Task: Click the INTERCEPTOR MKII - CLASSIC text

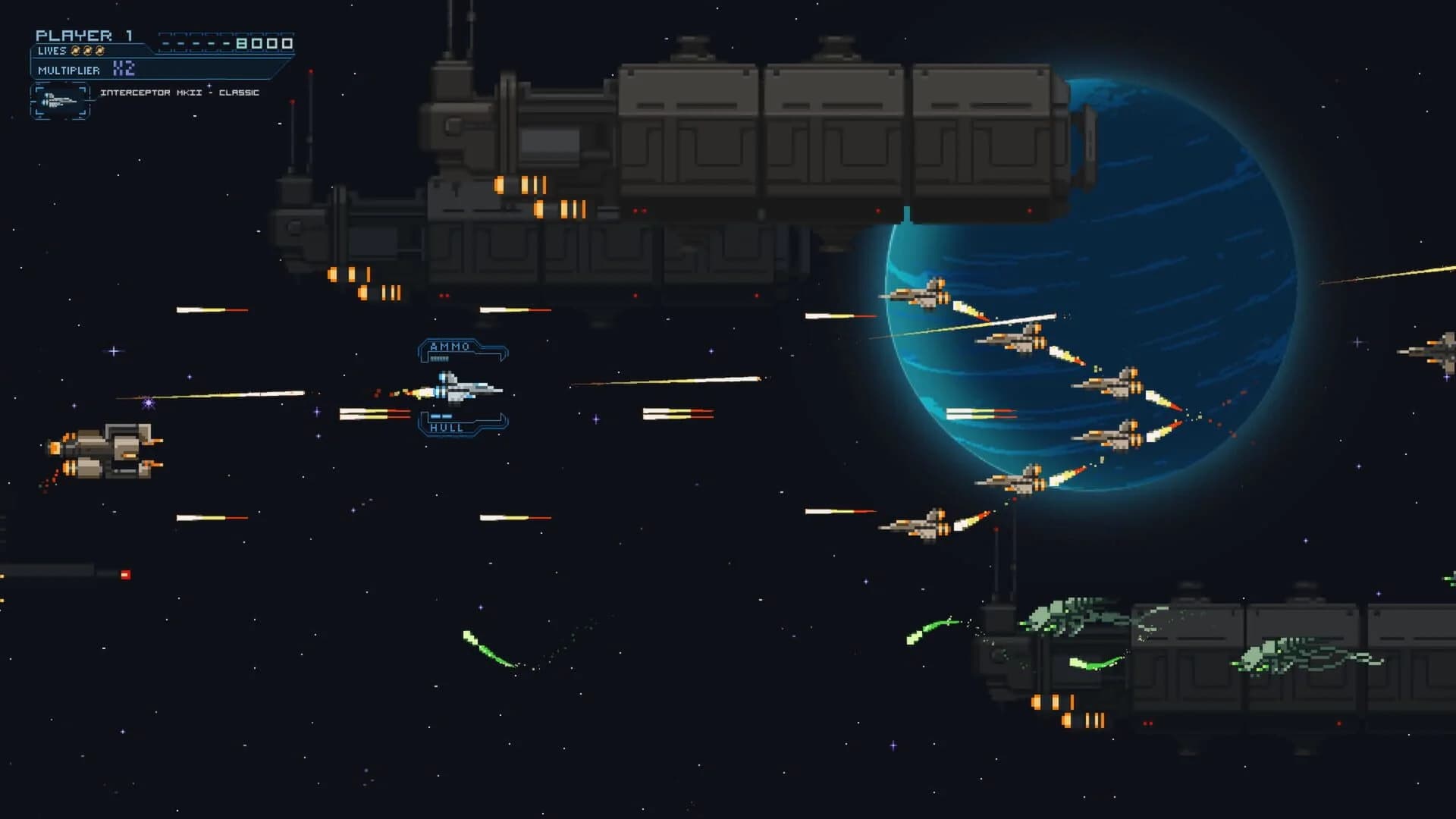Action: (180, 93)
